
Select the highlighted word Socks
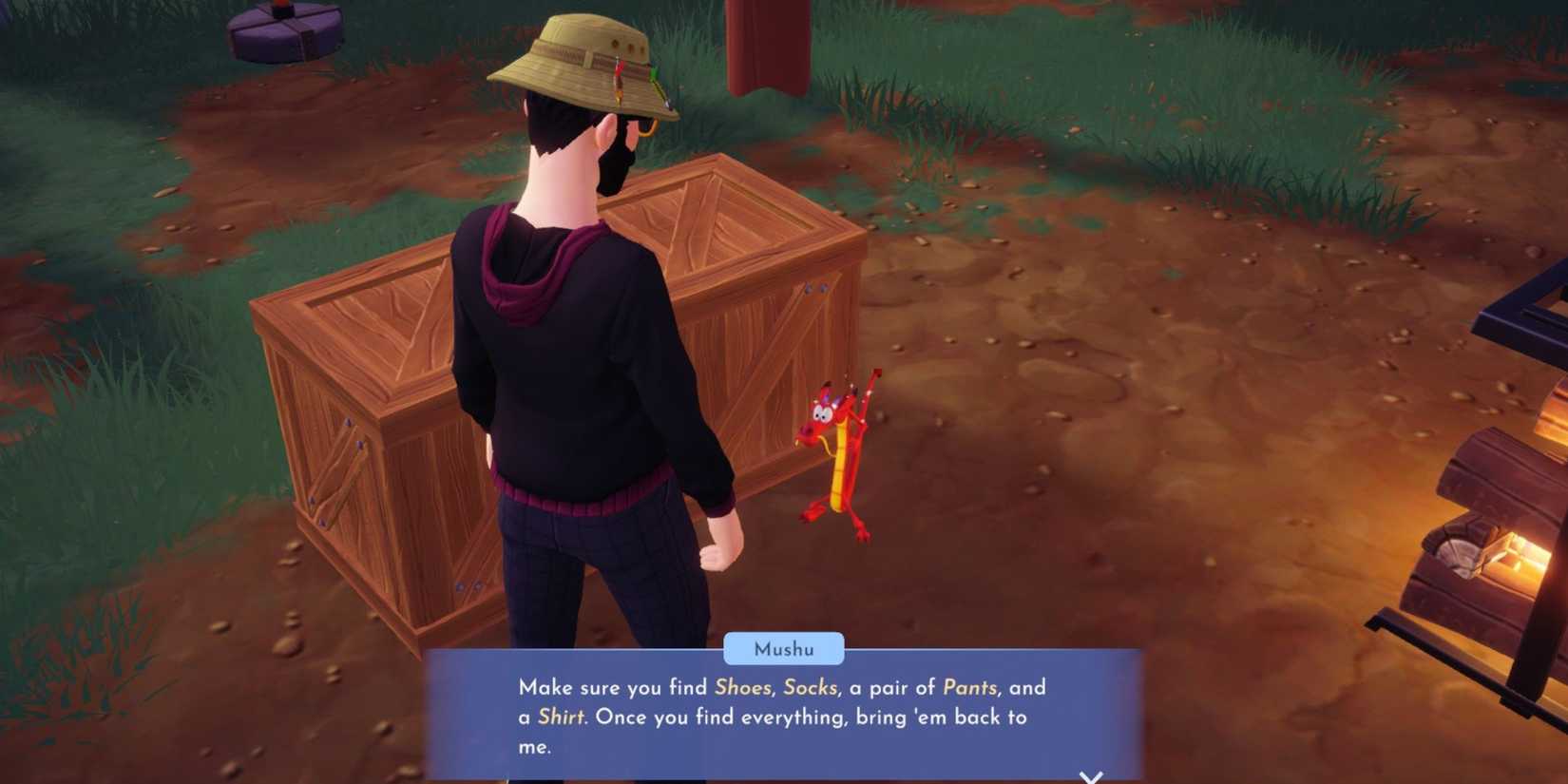click(x=813, y=687)
